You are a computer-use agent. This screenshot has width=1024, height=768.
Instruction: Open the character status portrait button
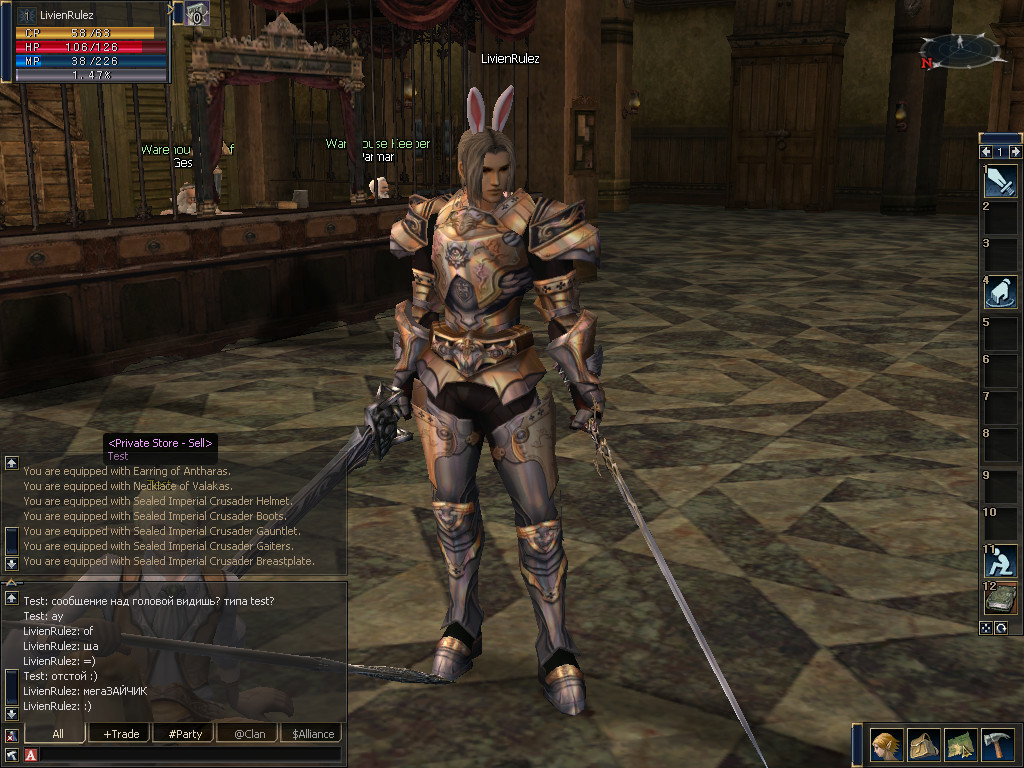[886, 746]
